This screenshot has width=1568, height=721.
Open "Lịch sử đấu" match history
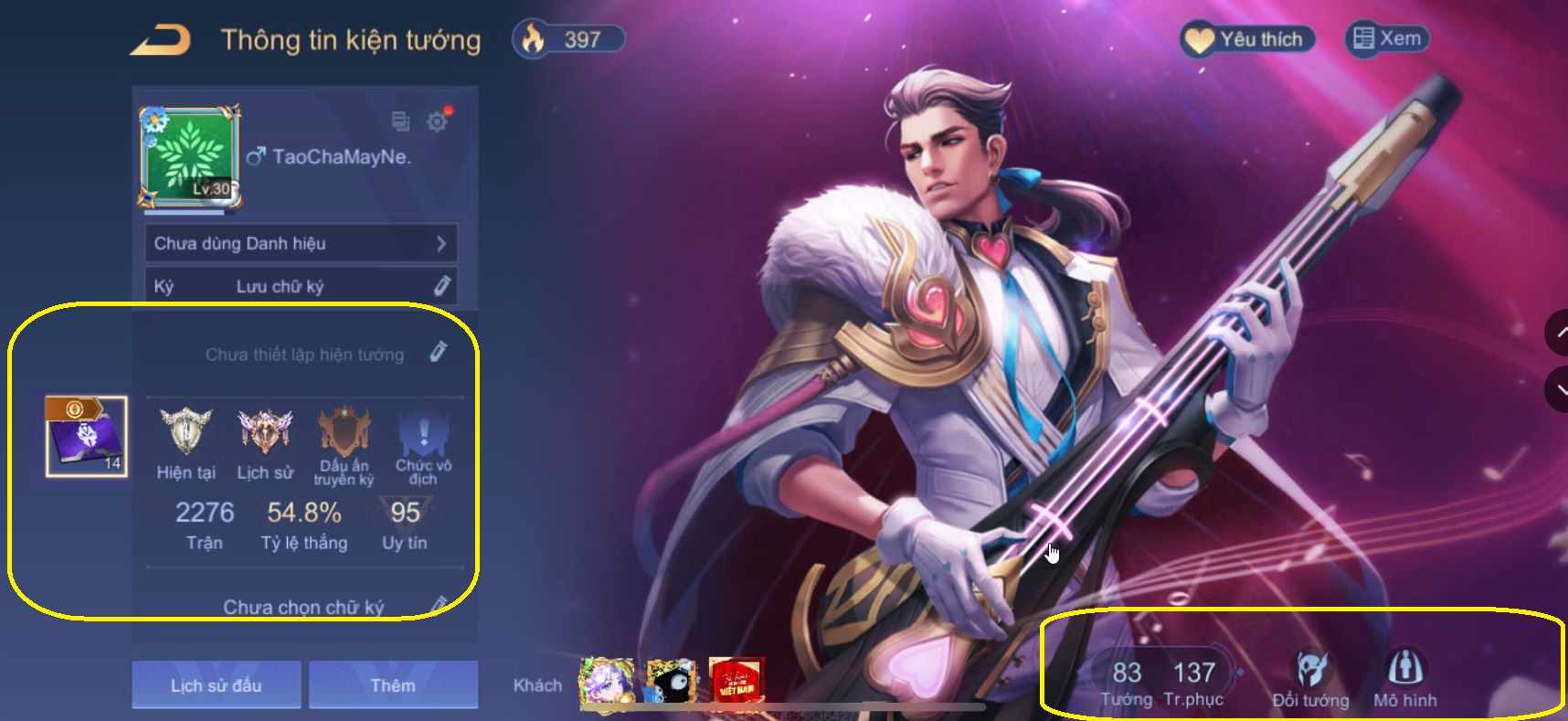pos(216,684)
